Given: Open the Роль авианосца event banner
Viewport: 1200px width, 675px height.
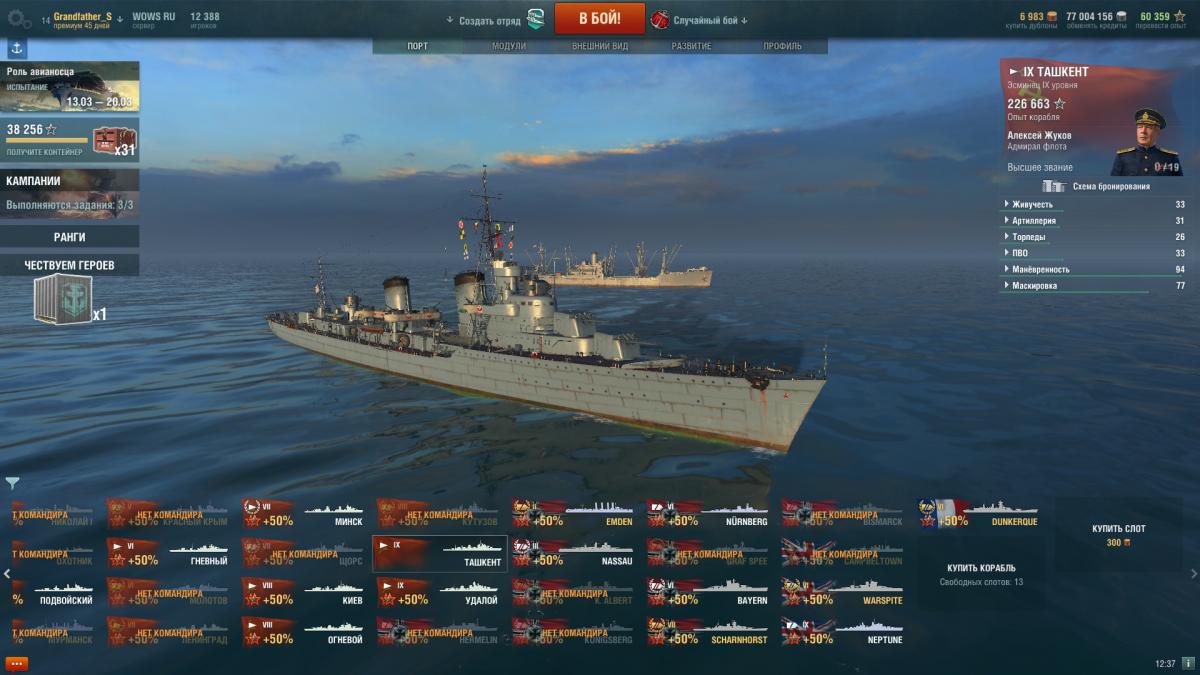Looking at the screenshot, I should 70,87.
